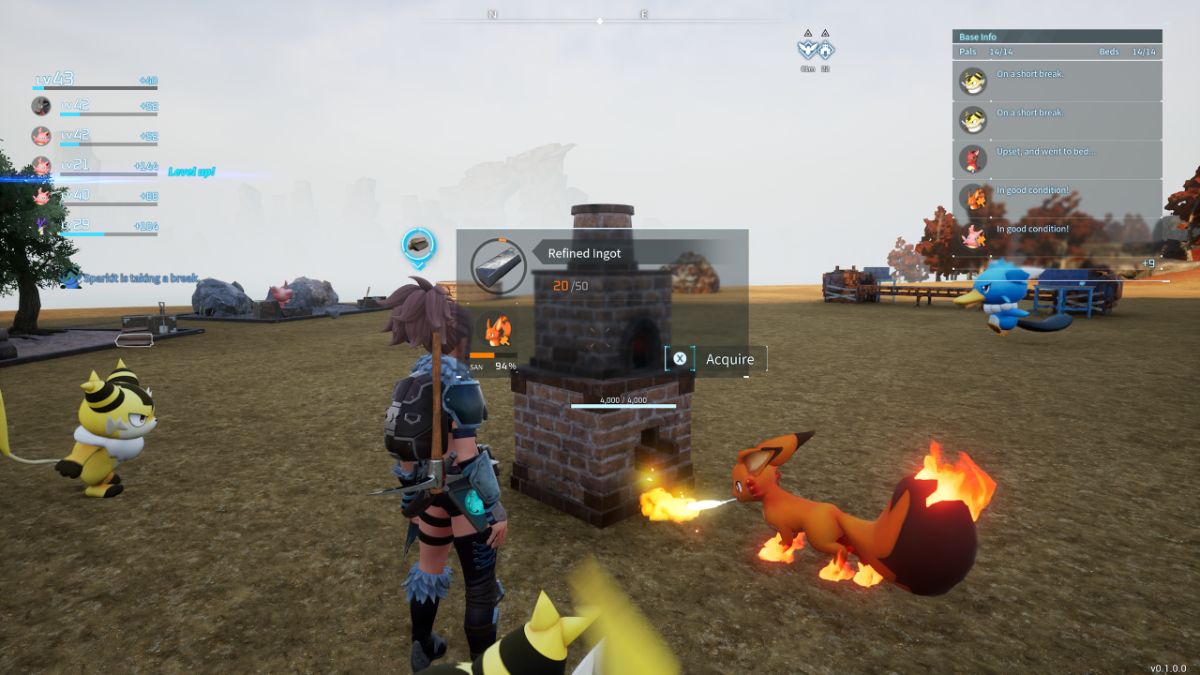Click the Base Info panel header
Screen dimensions: 1200x675
pos(1057,37)
